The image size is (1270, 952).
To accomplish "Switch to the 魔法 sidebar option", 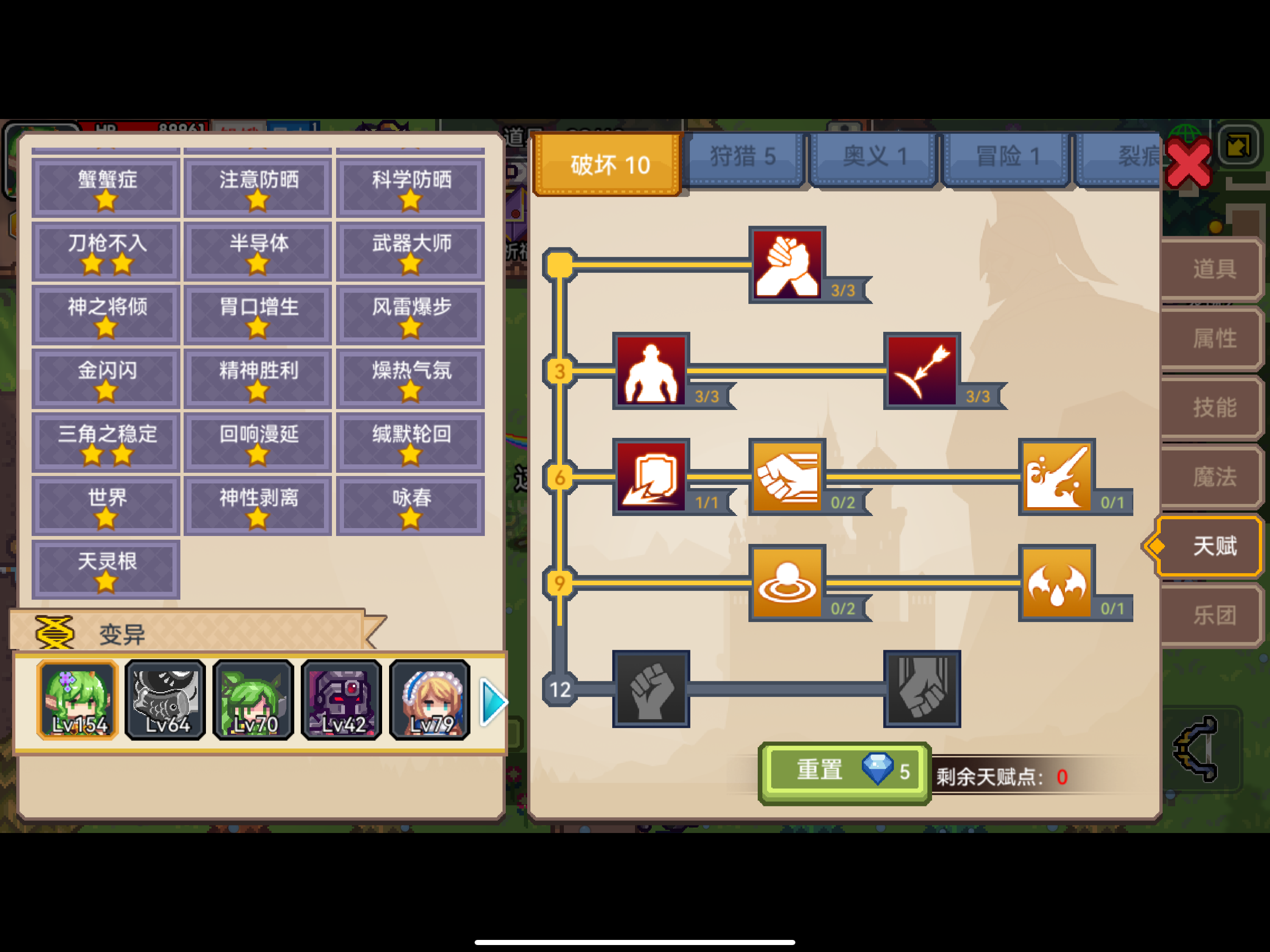I will click(1211, 477).
